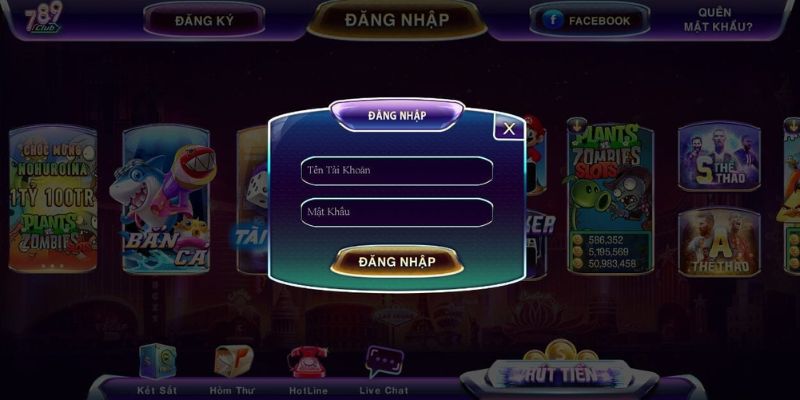Log in with the Facebook button
The width and height of the screenshot is (800, 400).
pos(589,20)
